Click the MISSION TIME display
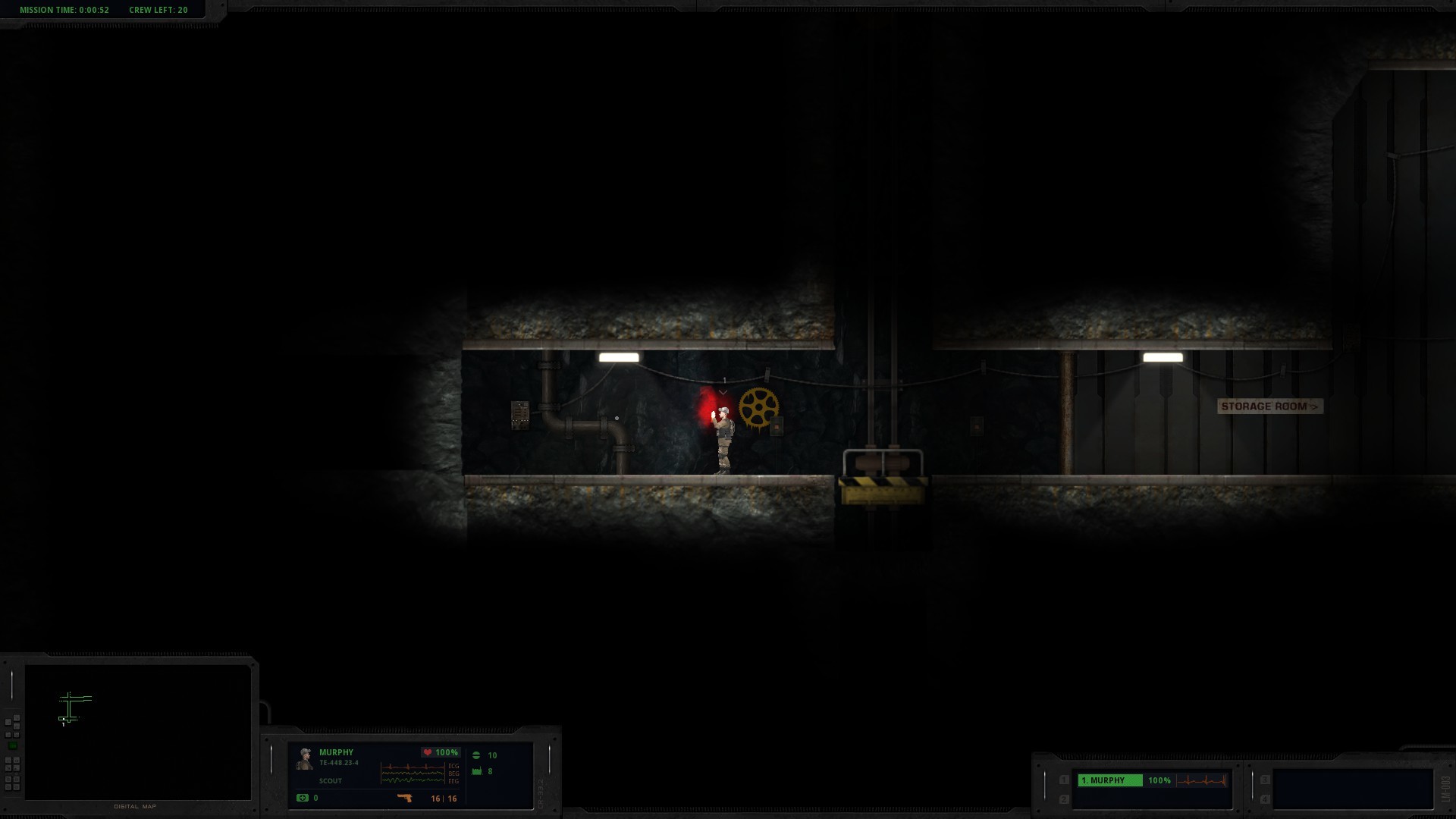 63,10
